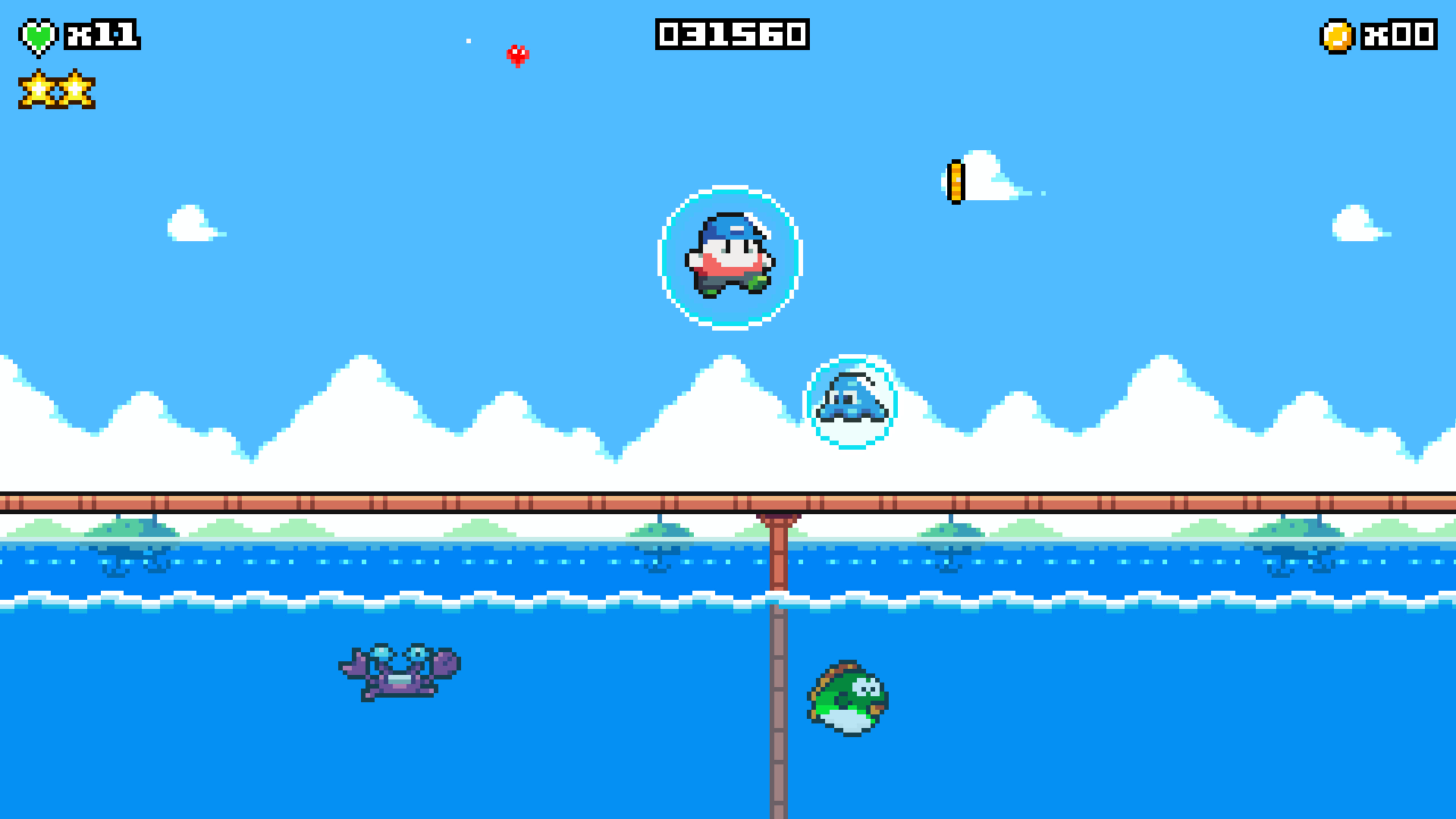Click the green heart lives icon

(x=38, y=34)
